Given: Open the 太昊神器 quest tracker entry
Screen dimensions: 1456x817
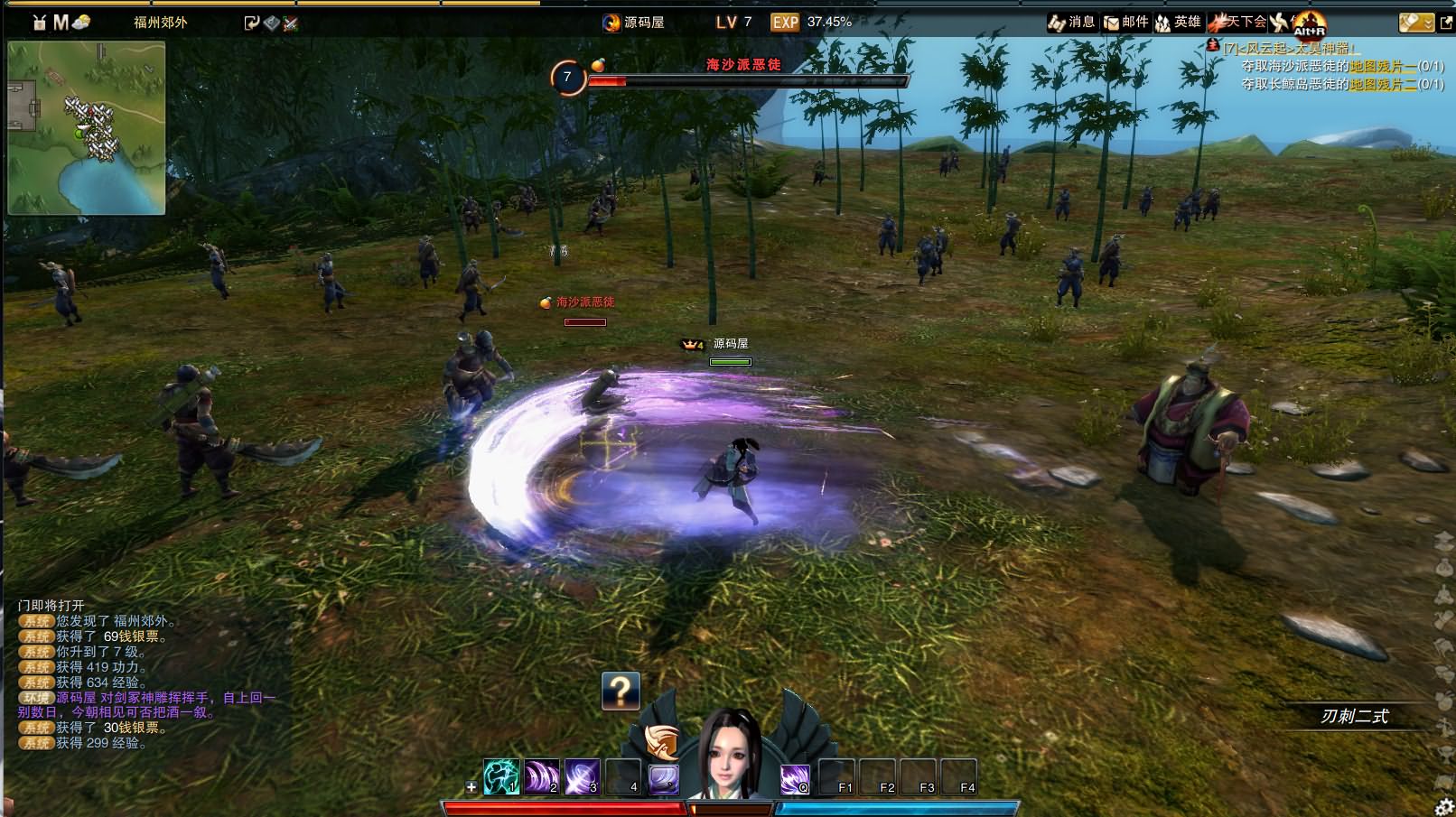Looking at the screenshot, I should click(x=1290, y=49).
